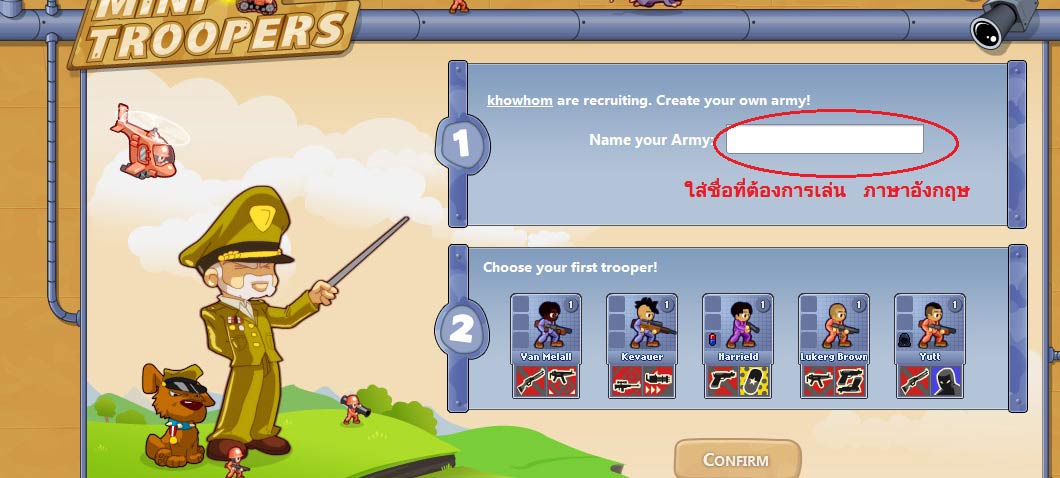The height and width of the screenshot is (478, 1060).
Task: Confirm the army creation
Action: tap(737, 460)
